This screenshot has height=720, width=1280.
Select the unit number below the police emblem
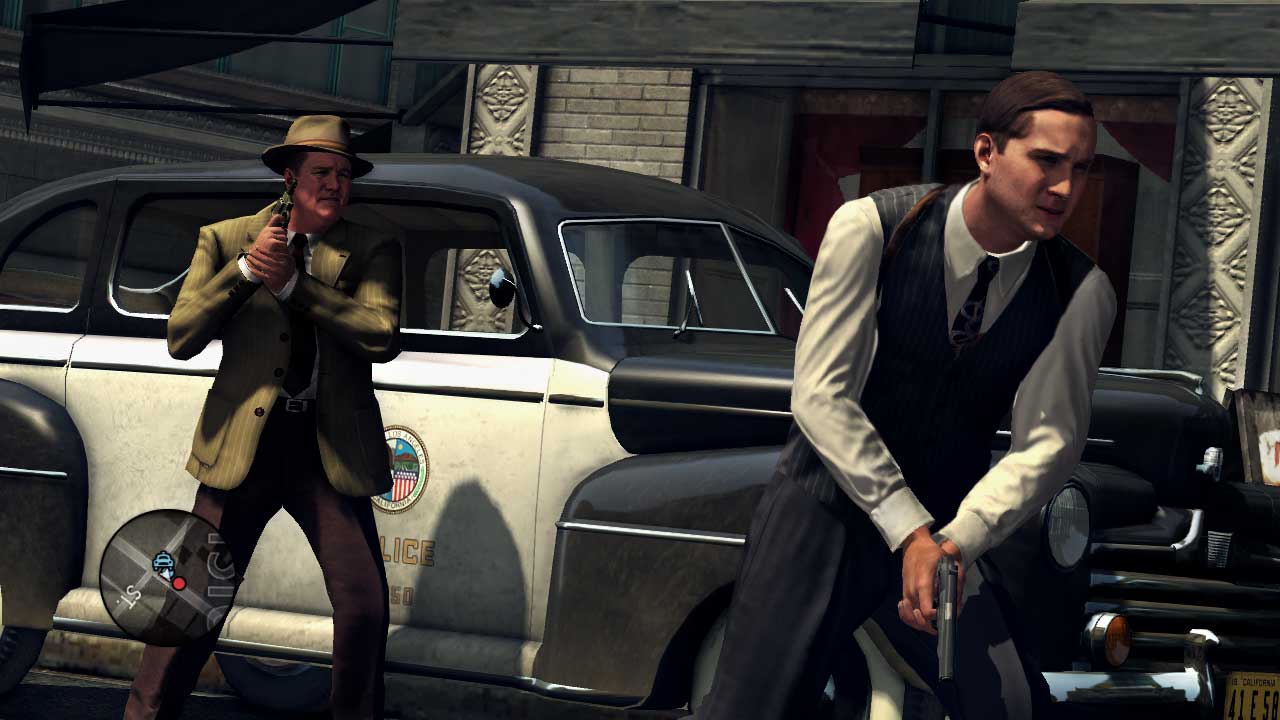click(x=403, y=593)
